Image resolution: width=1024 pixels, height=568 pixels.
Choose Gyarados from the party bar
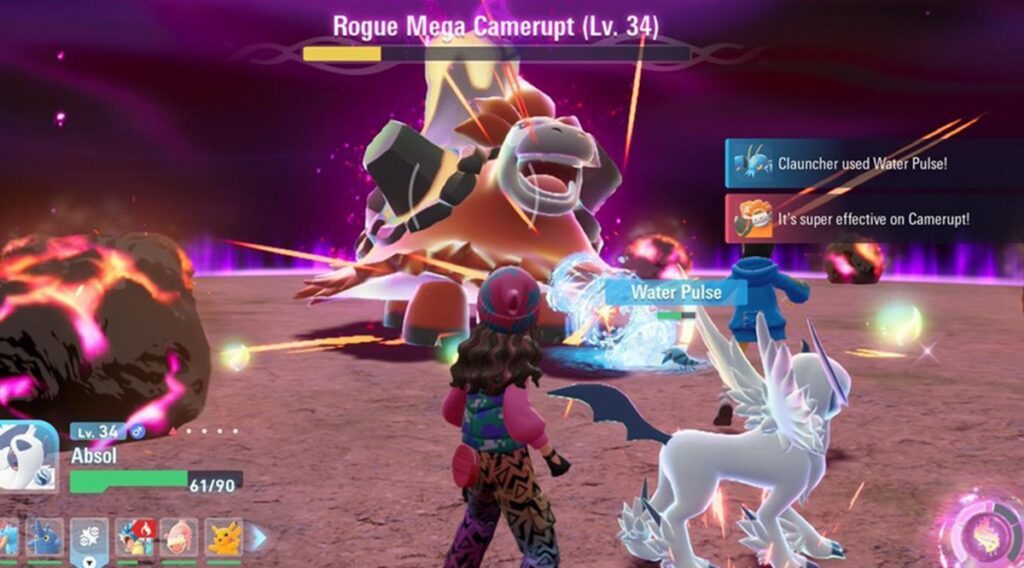click(x=134, y=537)
